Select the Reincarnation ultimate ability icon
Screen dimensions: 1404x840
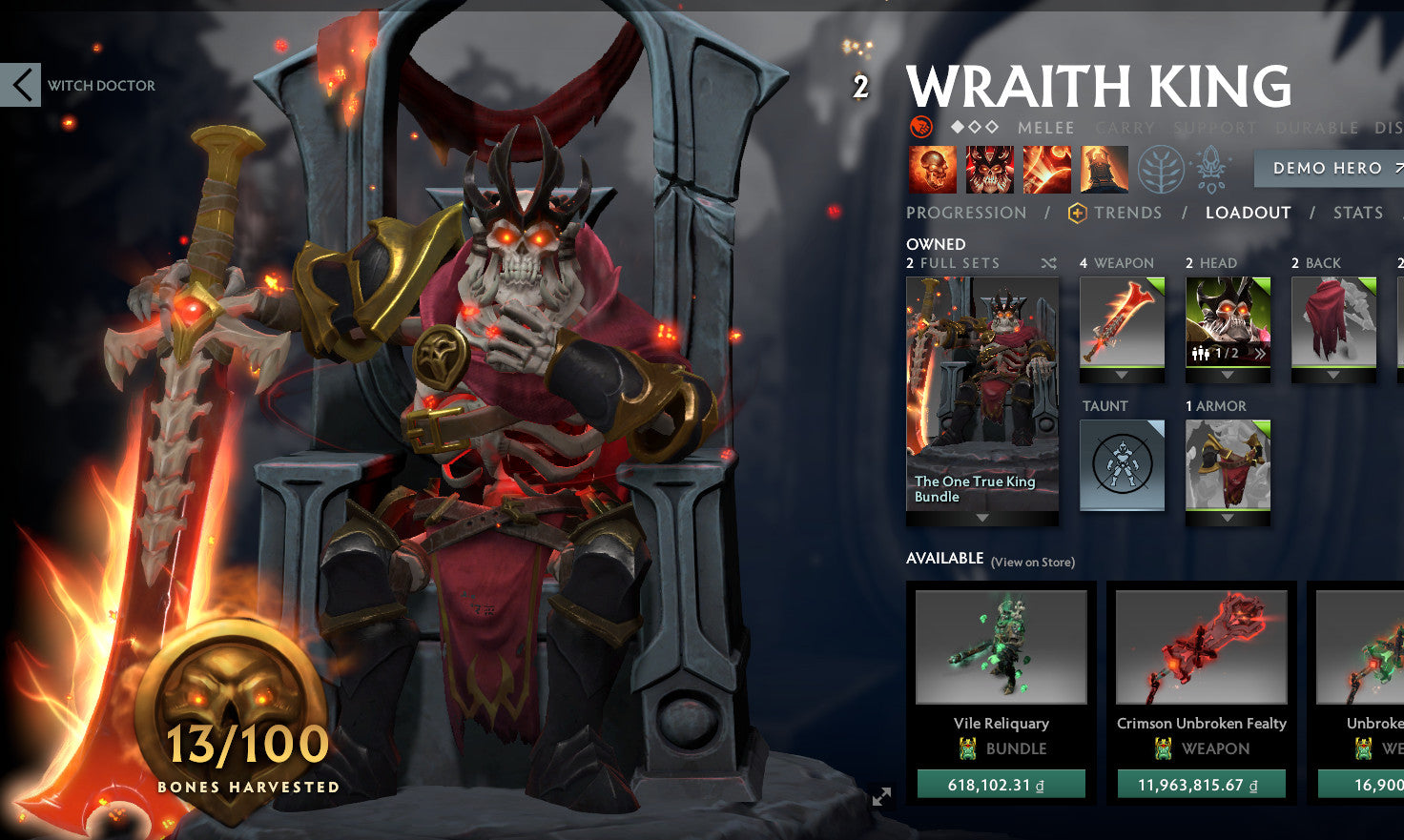(x=1104, y=169)
